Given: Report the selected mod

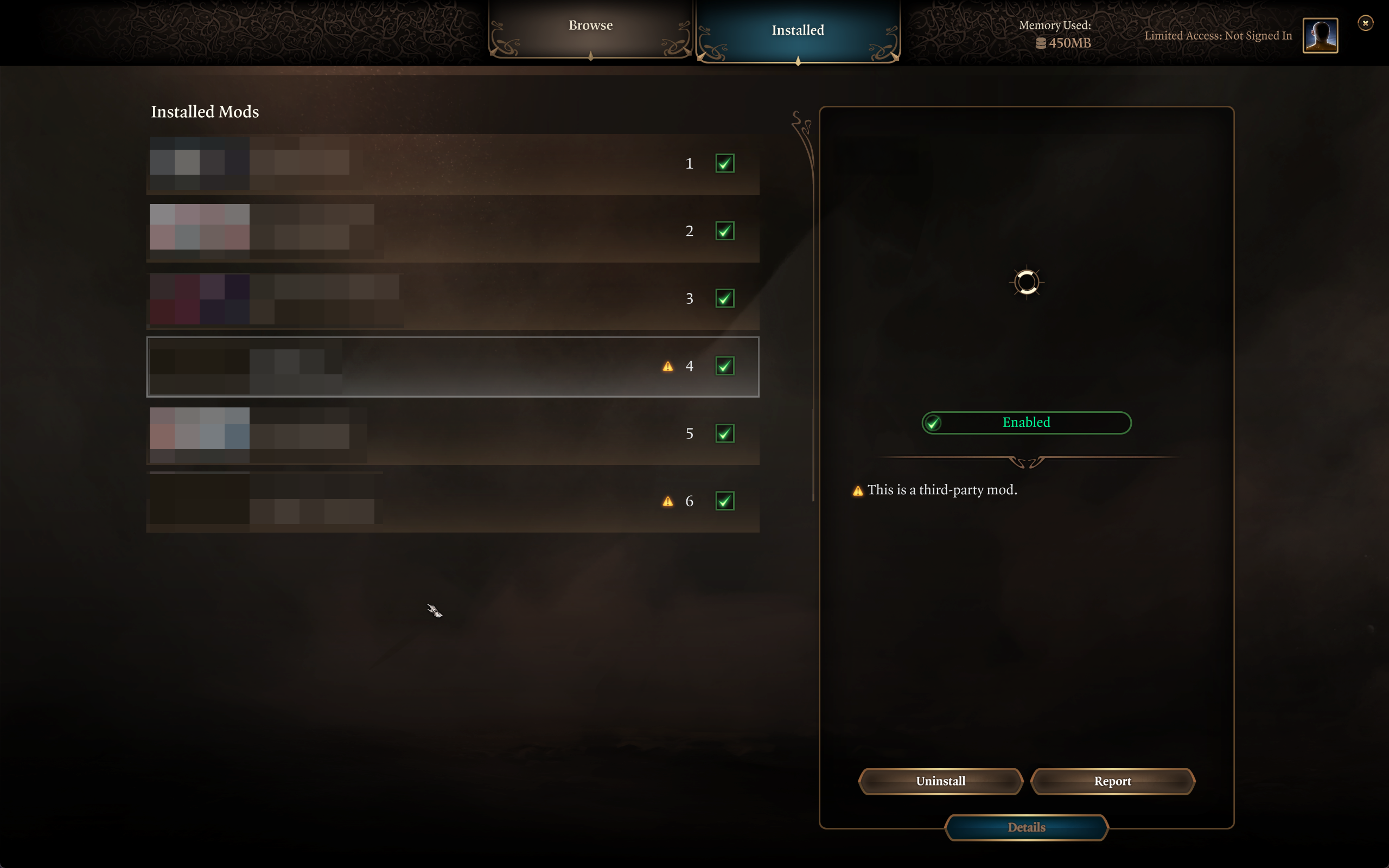Looking at the screenshot, I should (1112, 781).
